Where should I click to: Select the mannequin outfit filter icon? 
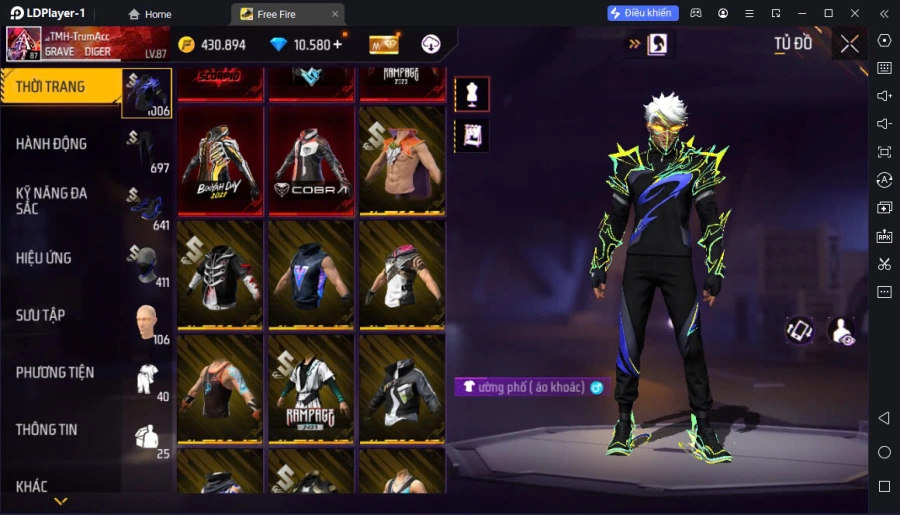click(x=472, y=94)
